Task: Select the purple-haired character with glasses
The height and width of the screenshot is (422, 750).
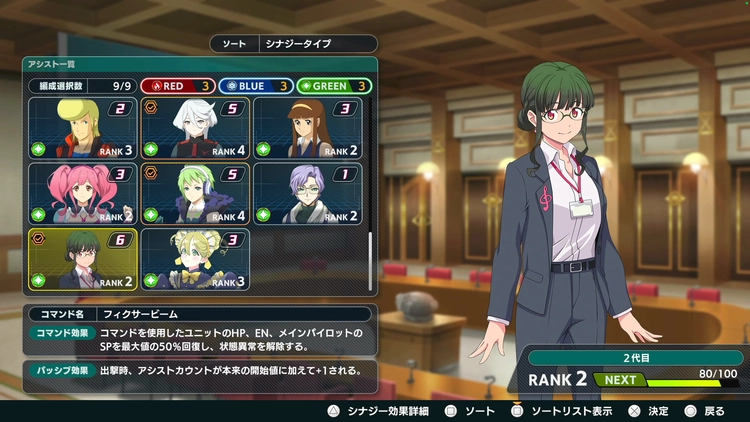Action: 305,193
